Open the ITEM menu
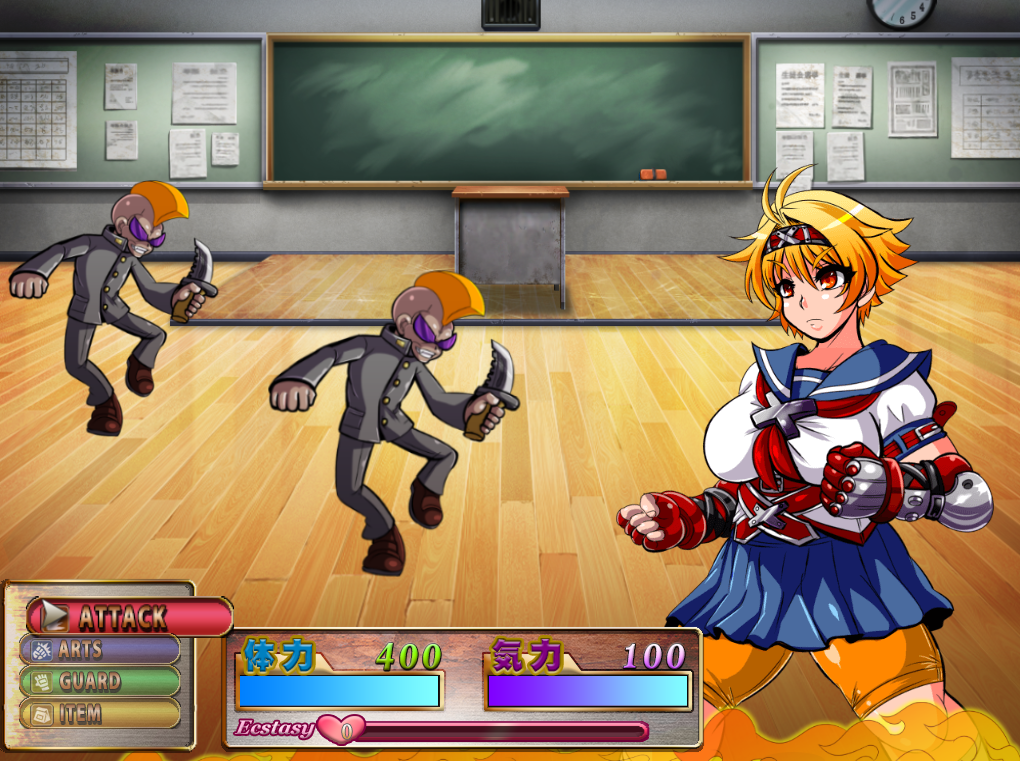Image resolution: width=1020 pixels, height=761 pixels. pyautogui.click(x=100, y=713)
